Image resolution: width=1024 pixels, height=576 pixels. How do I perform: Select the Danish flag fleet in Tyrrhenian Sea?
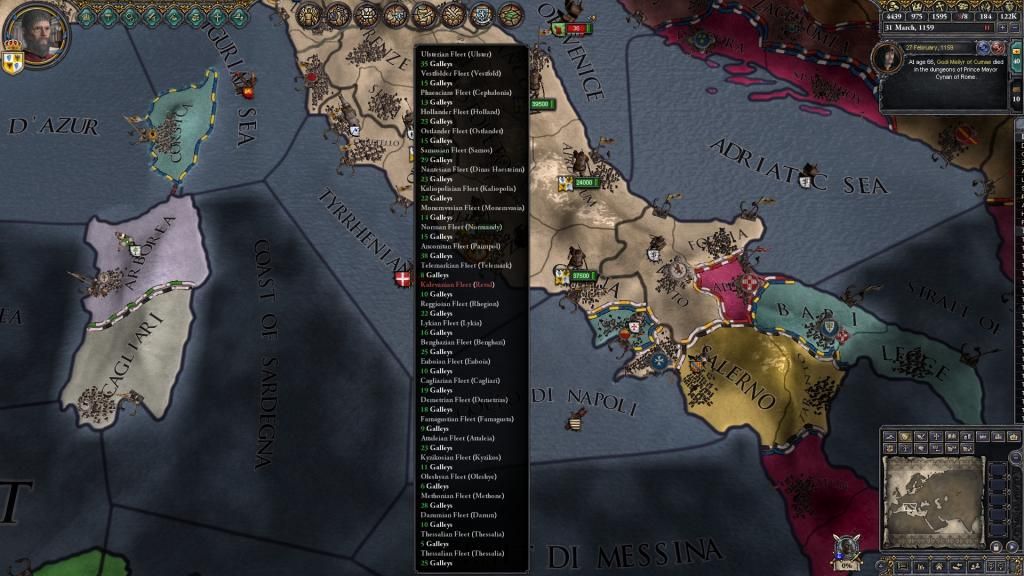pos(403,277)
